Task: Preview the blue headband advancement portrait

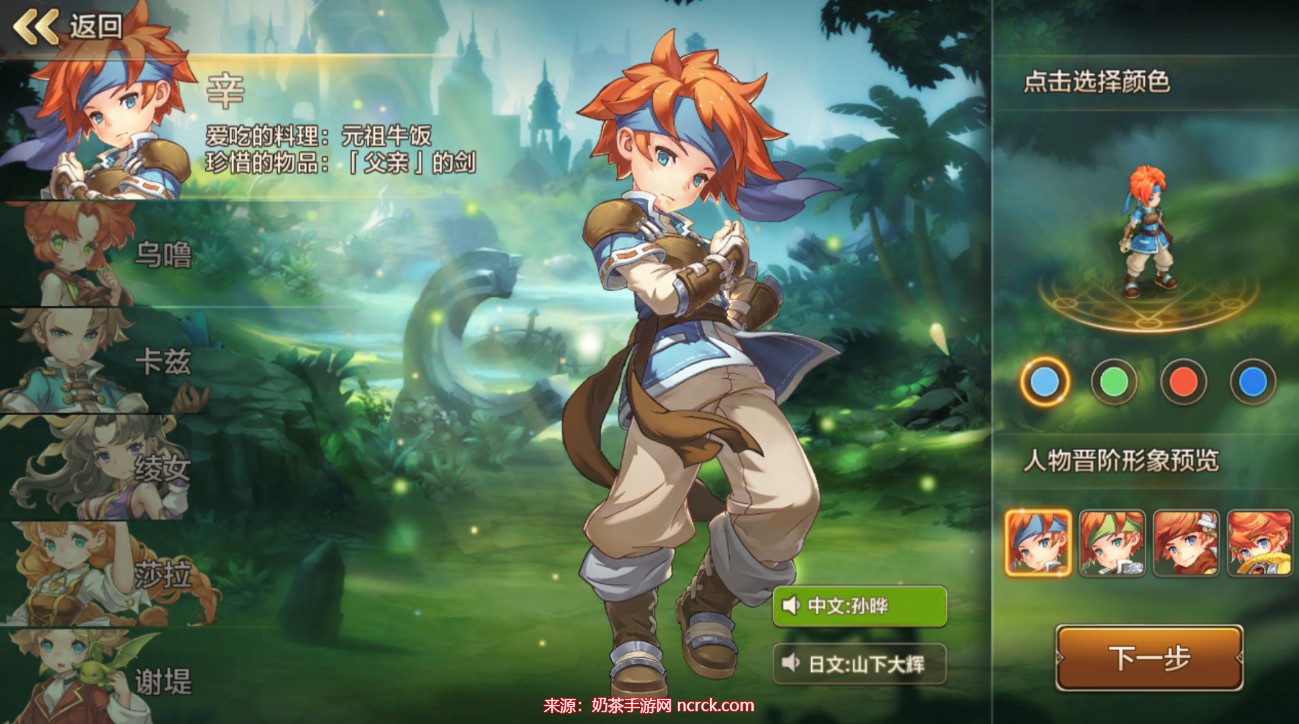Action: (1038, 543)
